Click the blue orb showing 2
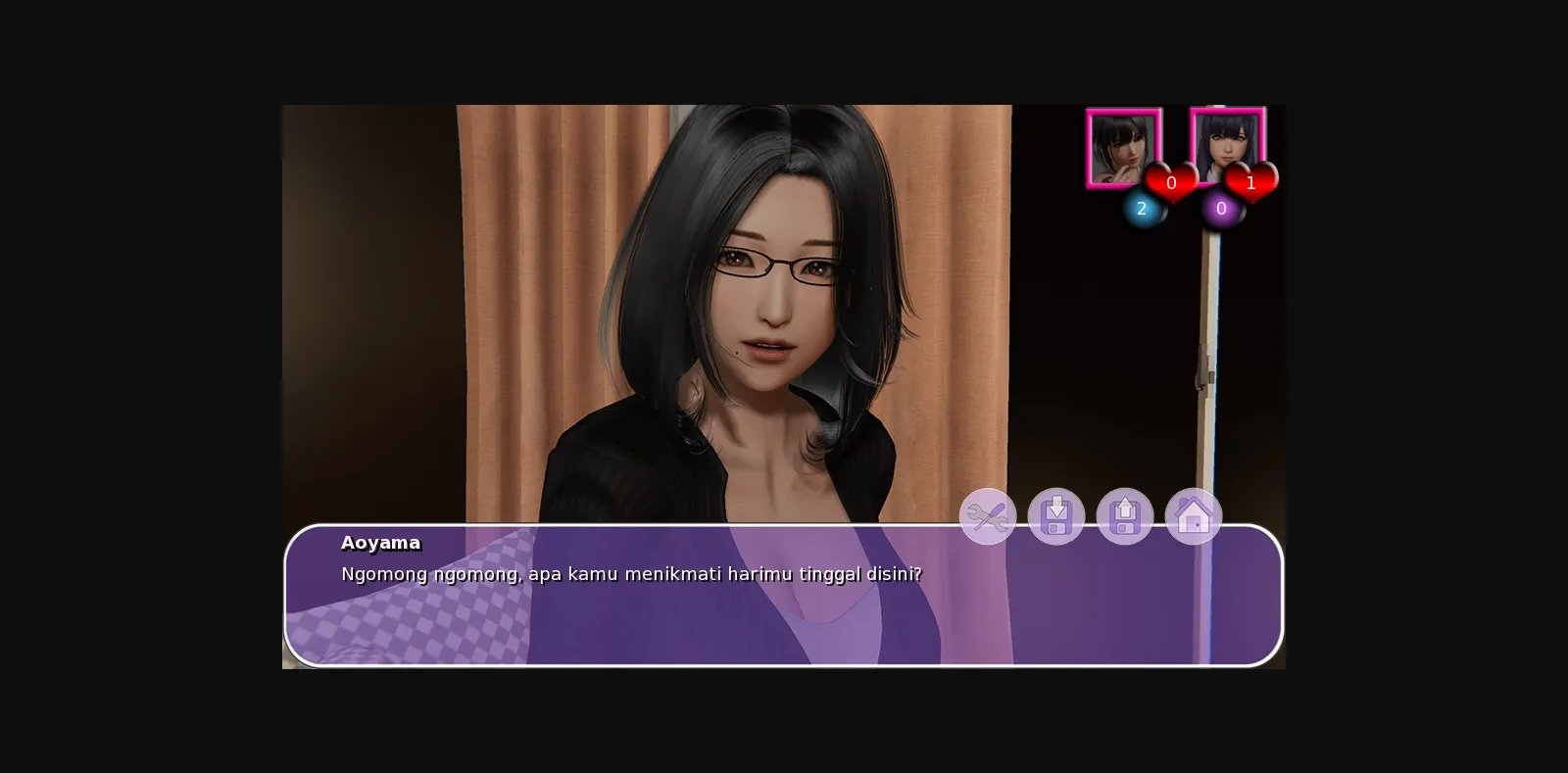Viewport: 1568px width, 773px height. pos(1141,208)
